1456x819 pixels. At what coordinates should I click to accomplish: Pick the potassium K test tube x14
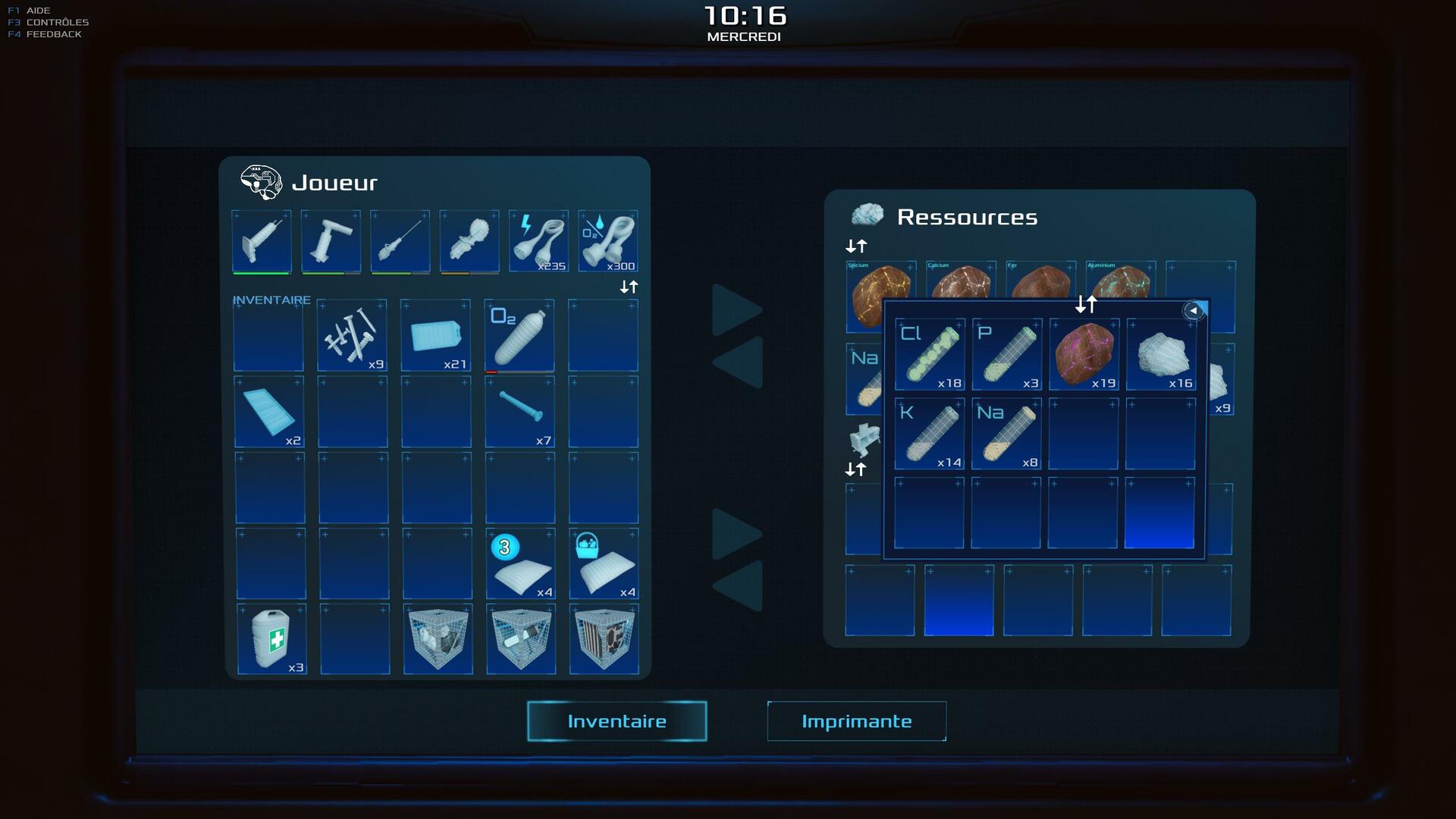[x=930, y=434]
